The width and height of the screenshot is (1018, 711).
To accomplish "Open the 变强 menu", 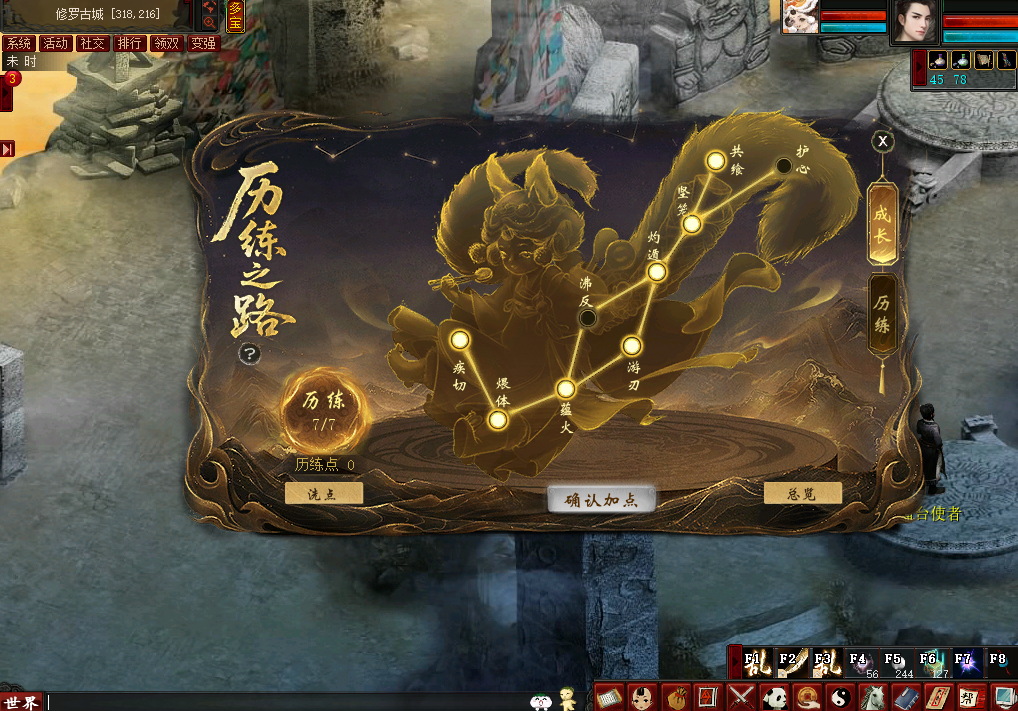I will (203, 43).
